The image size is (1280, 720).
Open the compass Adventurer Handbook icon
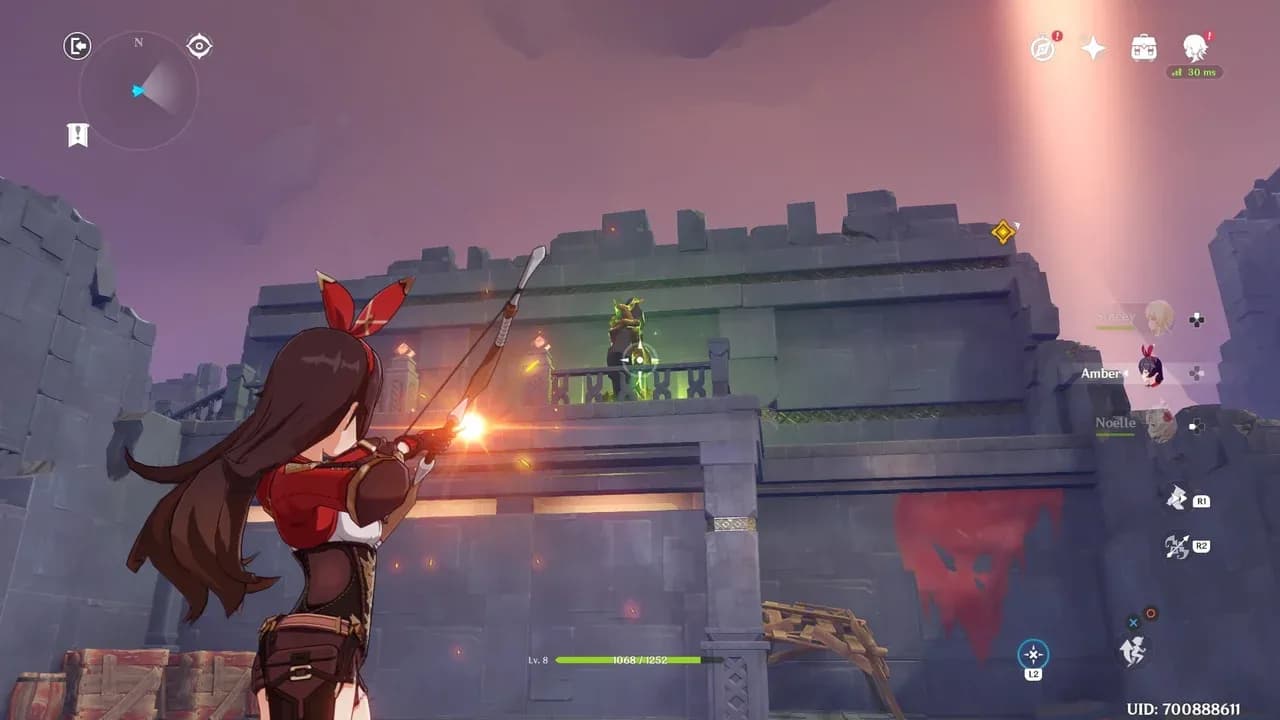click(x=1043, y=48)
